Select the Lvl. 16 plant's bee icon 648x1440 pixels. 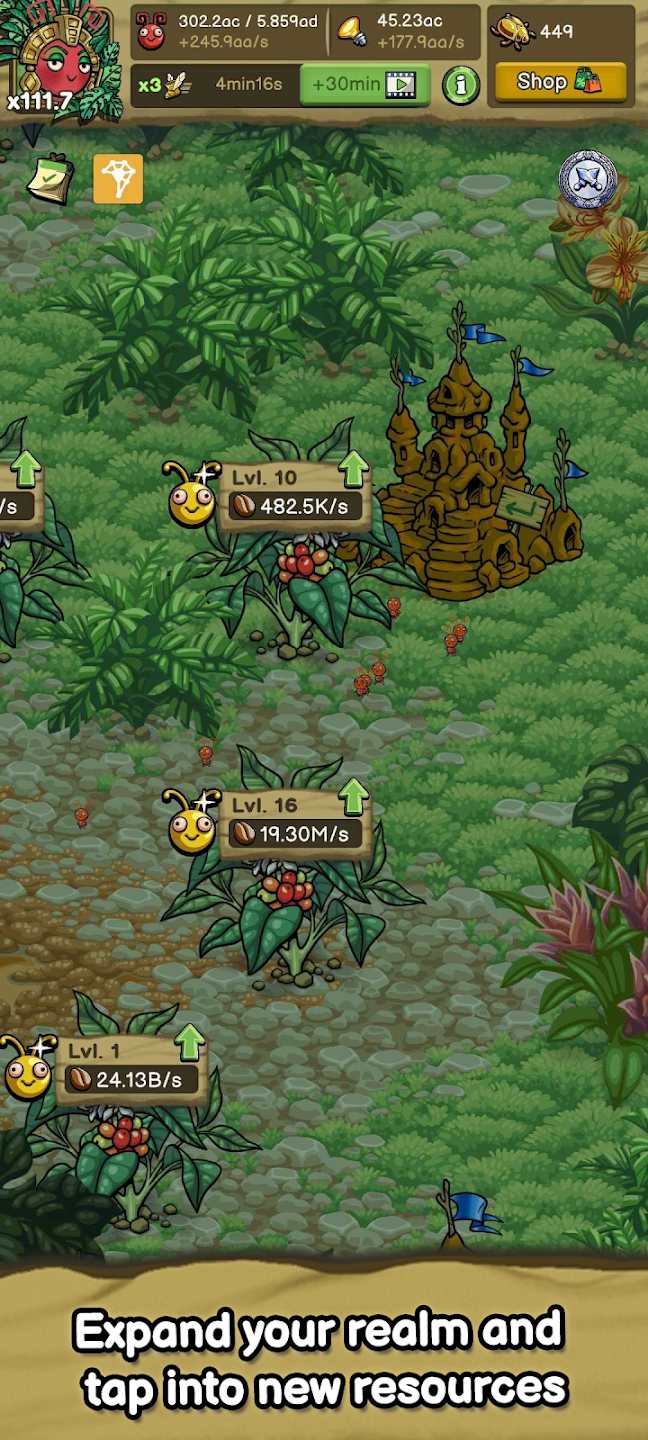(192, 826)
